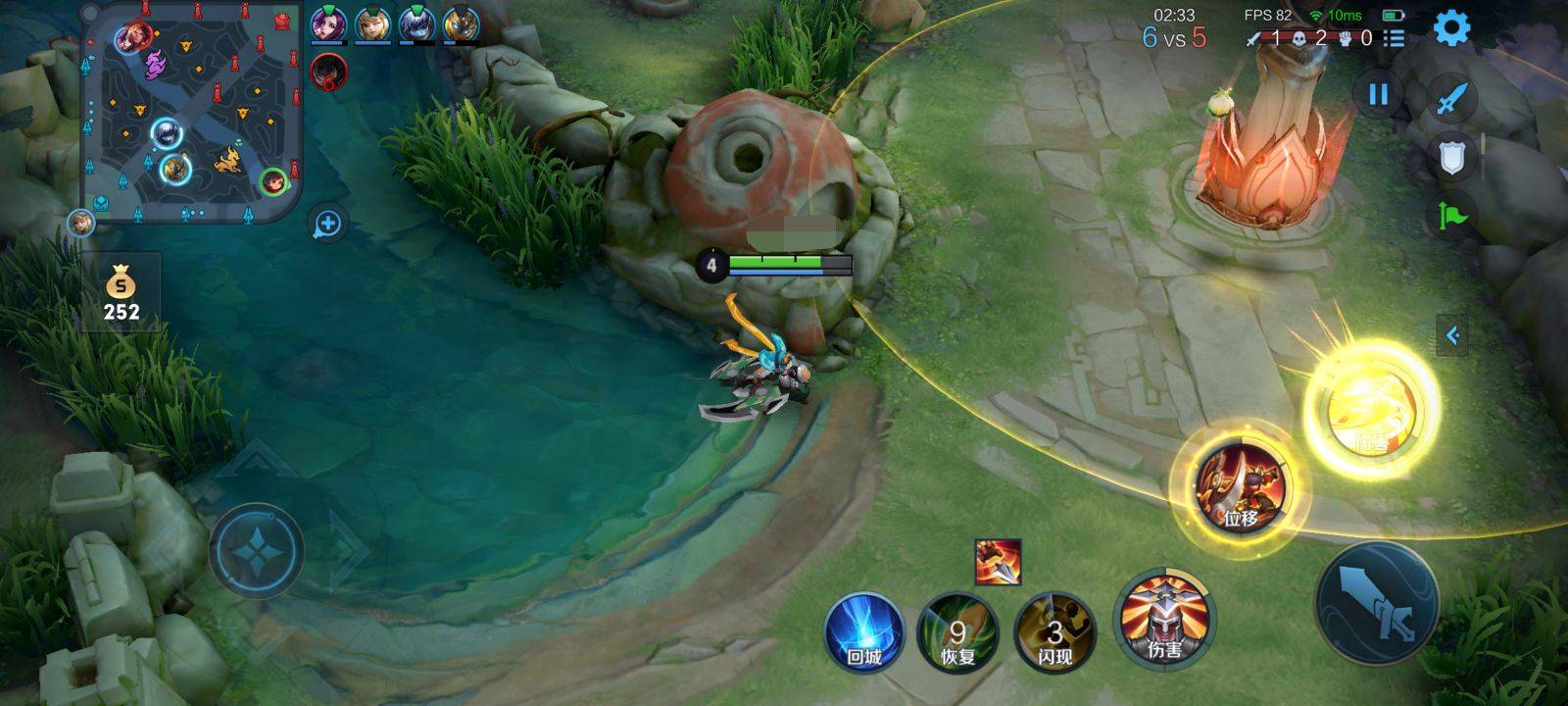Open the gold shop with 252 coins

pos(122,292)
